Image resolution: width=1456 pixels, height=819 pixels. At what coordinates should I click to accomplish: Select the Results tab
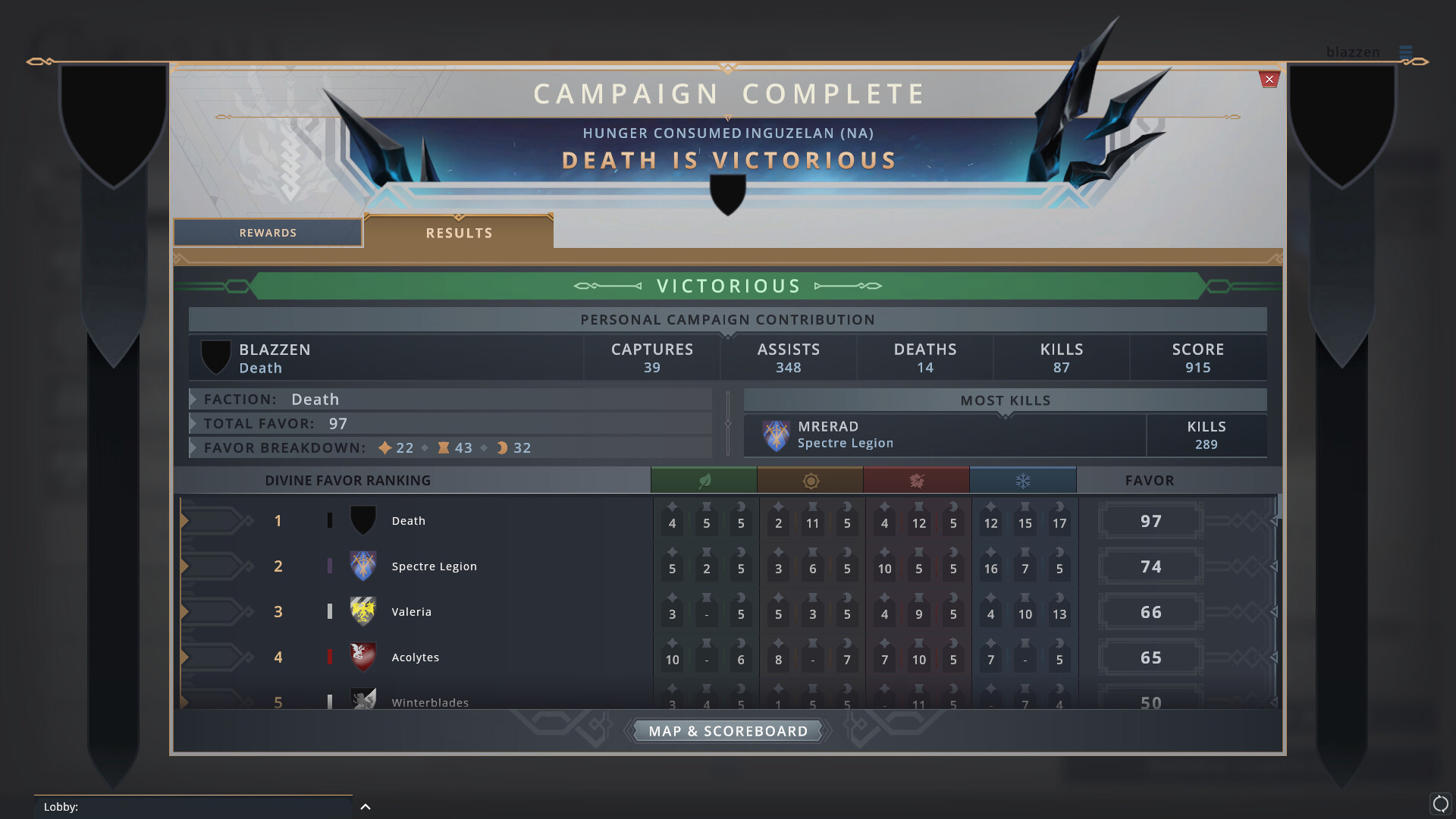tap(459, 233)
